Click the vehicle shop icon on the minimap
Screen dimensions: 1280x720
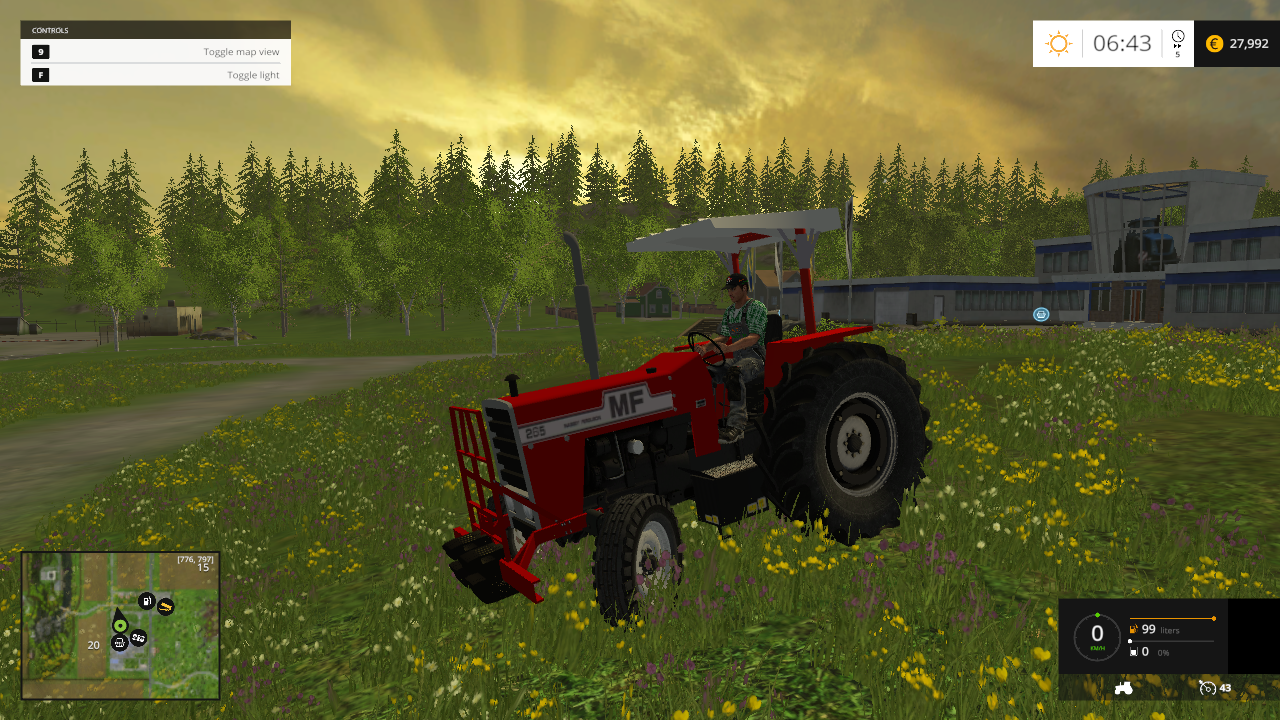[119, 643]
